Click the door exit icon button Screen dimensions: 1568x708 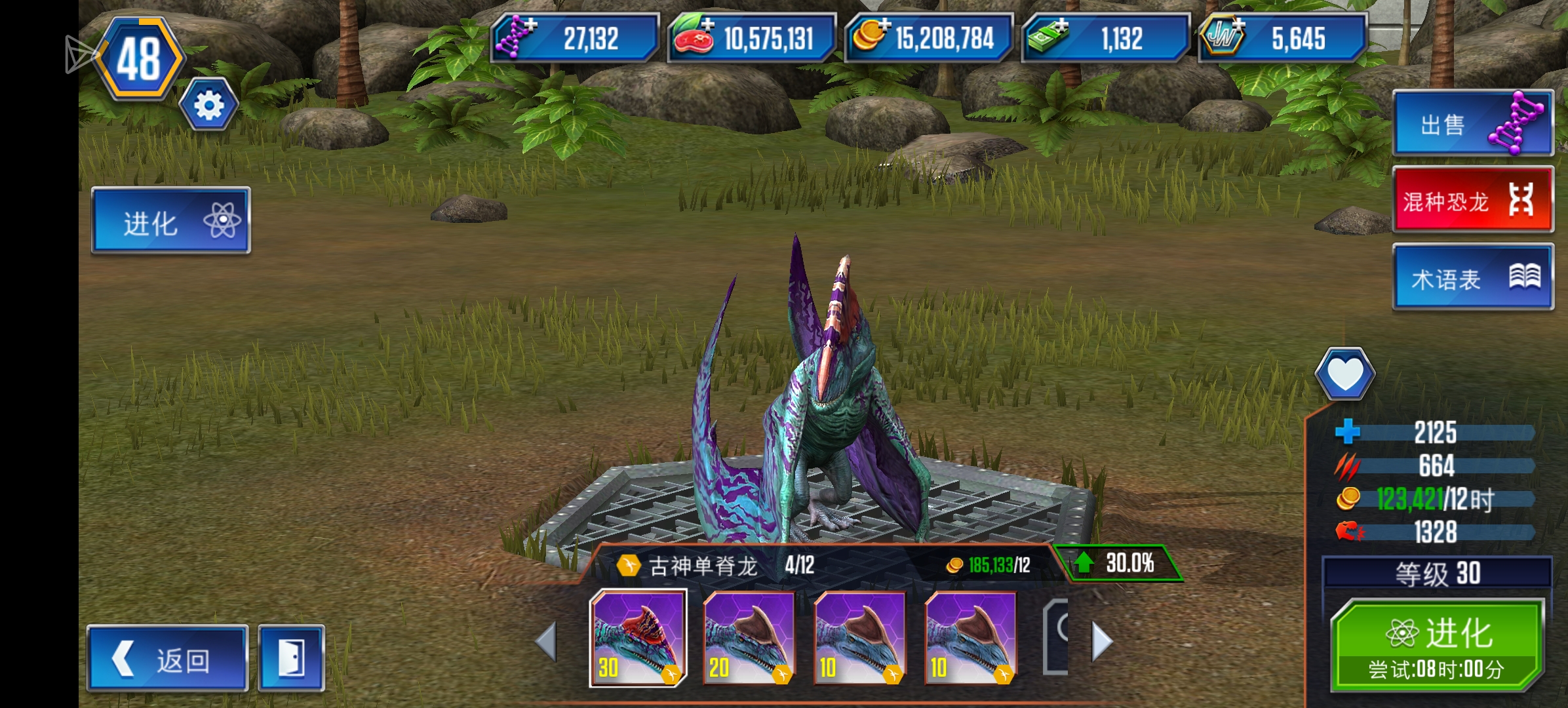[x=291, y=659]
